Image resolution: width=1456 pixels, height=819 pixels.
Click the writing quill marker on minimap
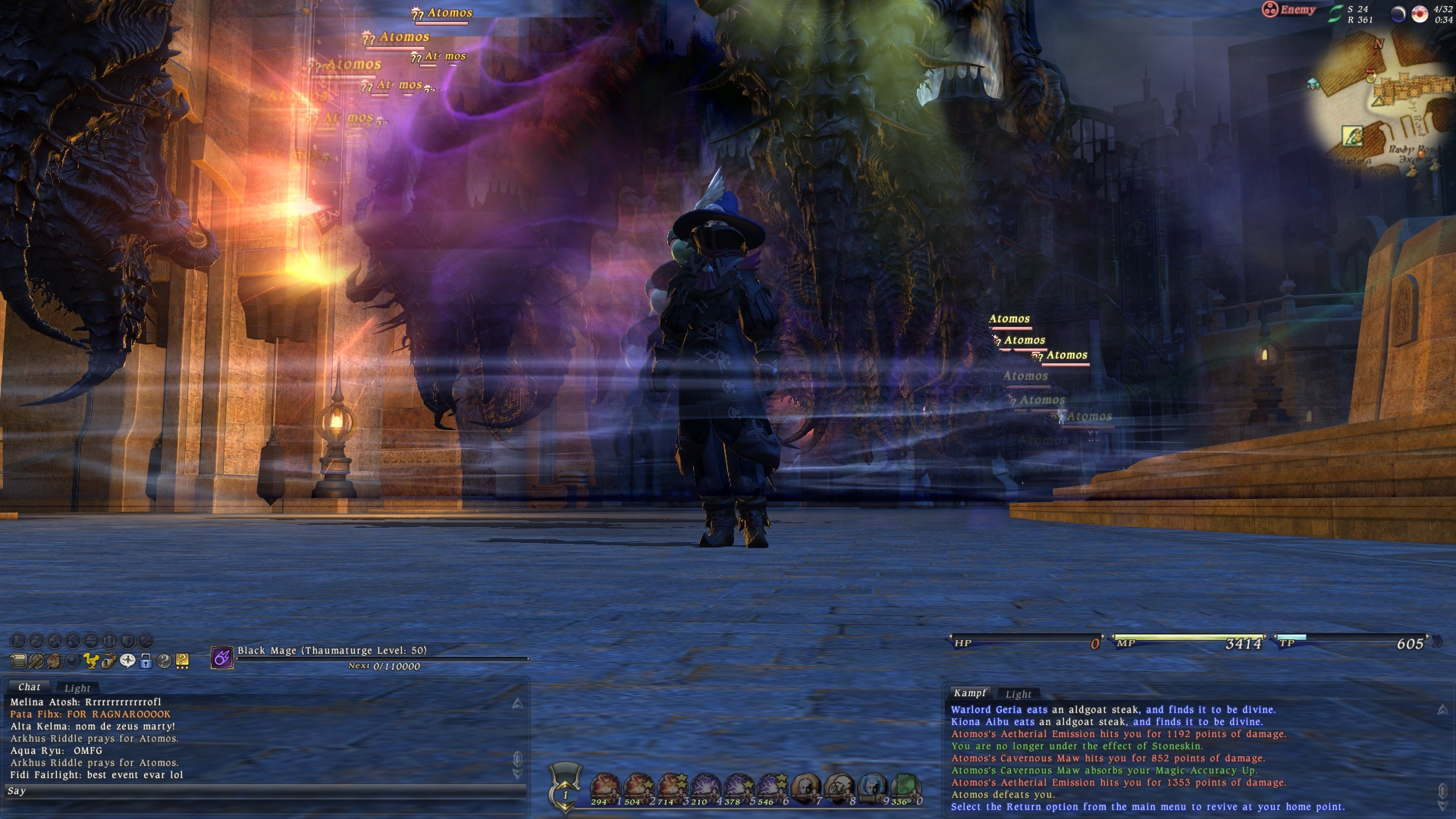(1352, 136)
